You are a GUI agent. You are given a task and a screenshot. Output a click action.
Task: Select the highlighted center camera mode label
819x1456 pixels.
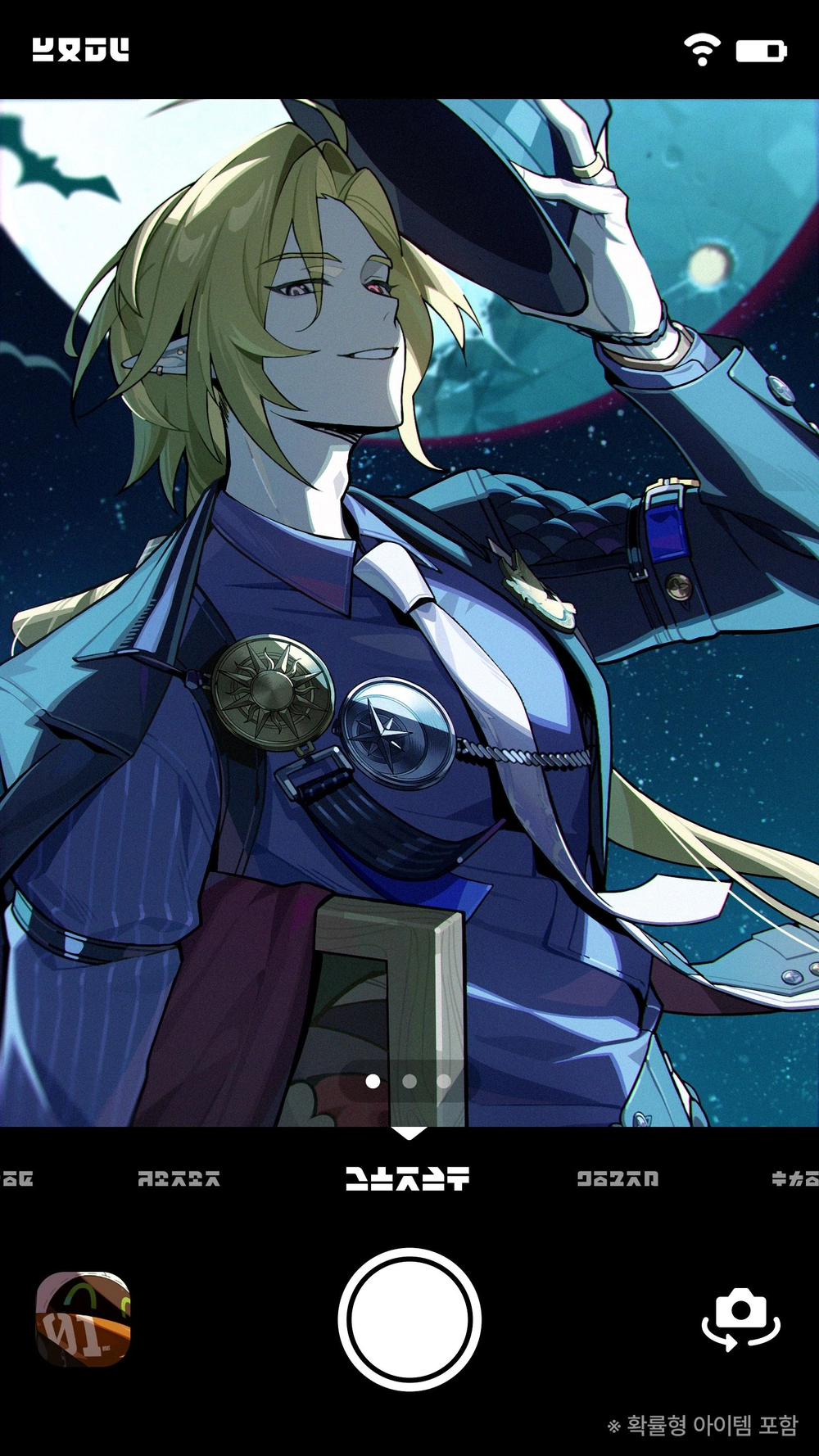coord(407,1178)
